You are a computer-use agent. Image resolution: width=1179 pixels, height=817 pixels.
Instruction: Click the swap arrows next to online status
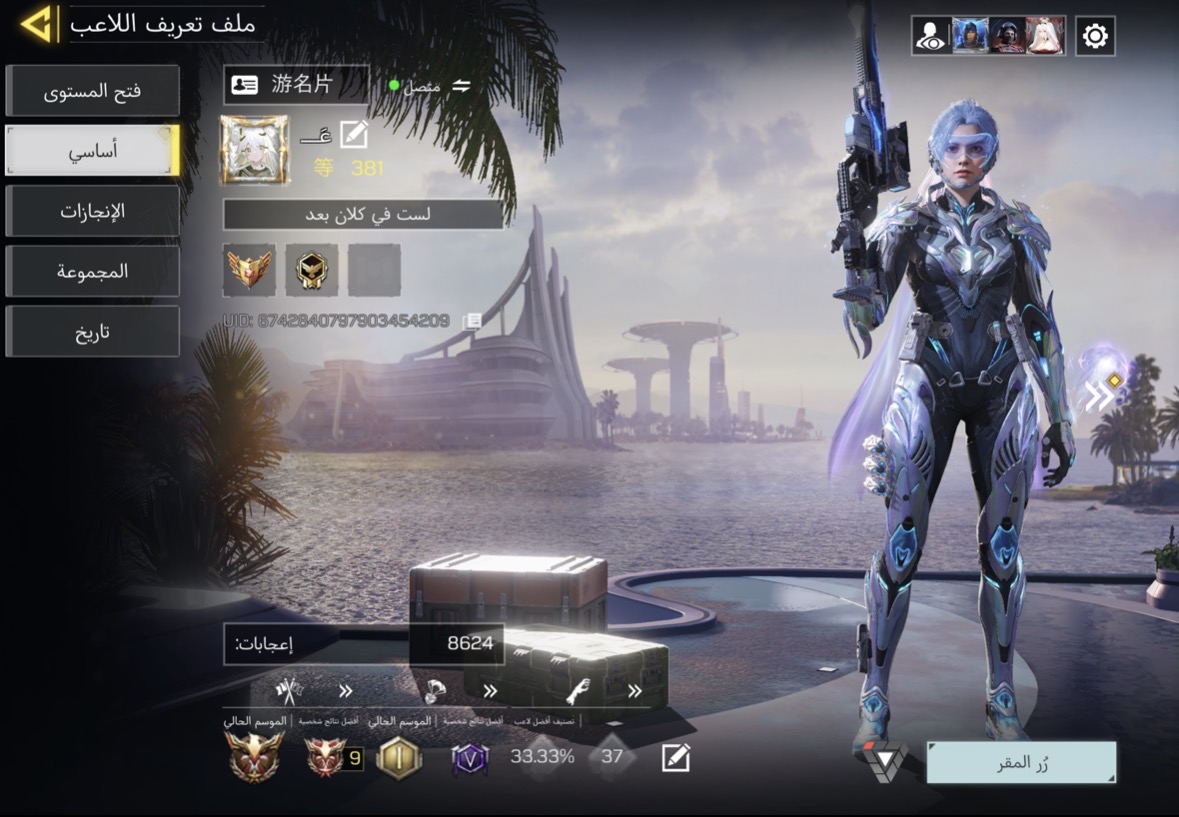coord(461,86)
